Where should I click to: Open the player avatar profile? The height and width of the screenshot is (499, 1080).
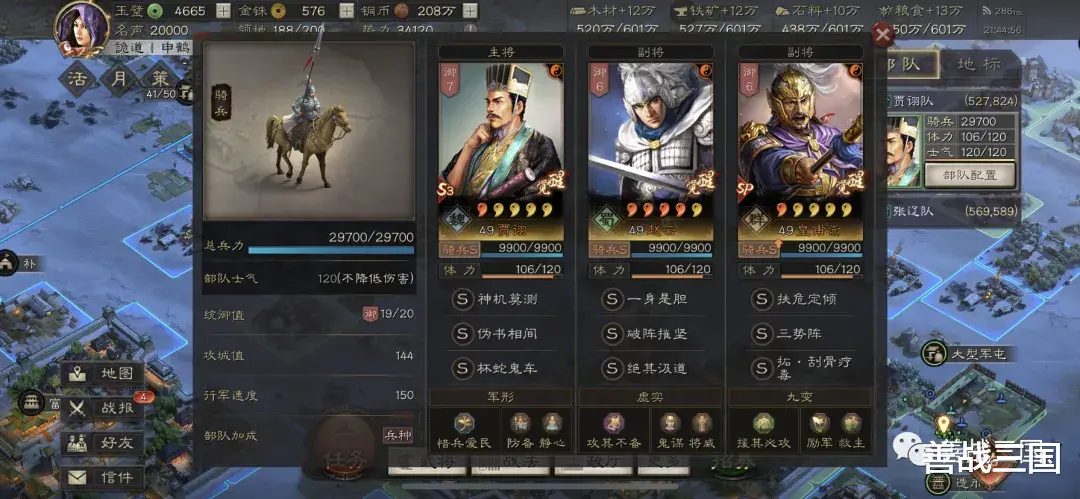pyautogui.click(x=82, y=28)
